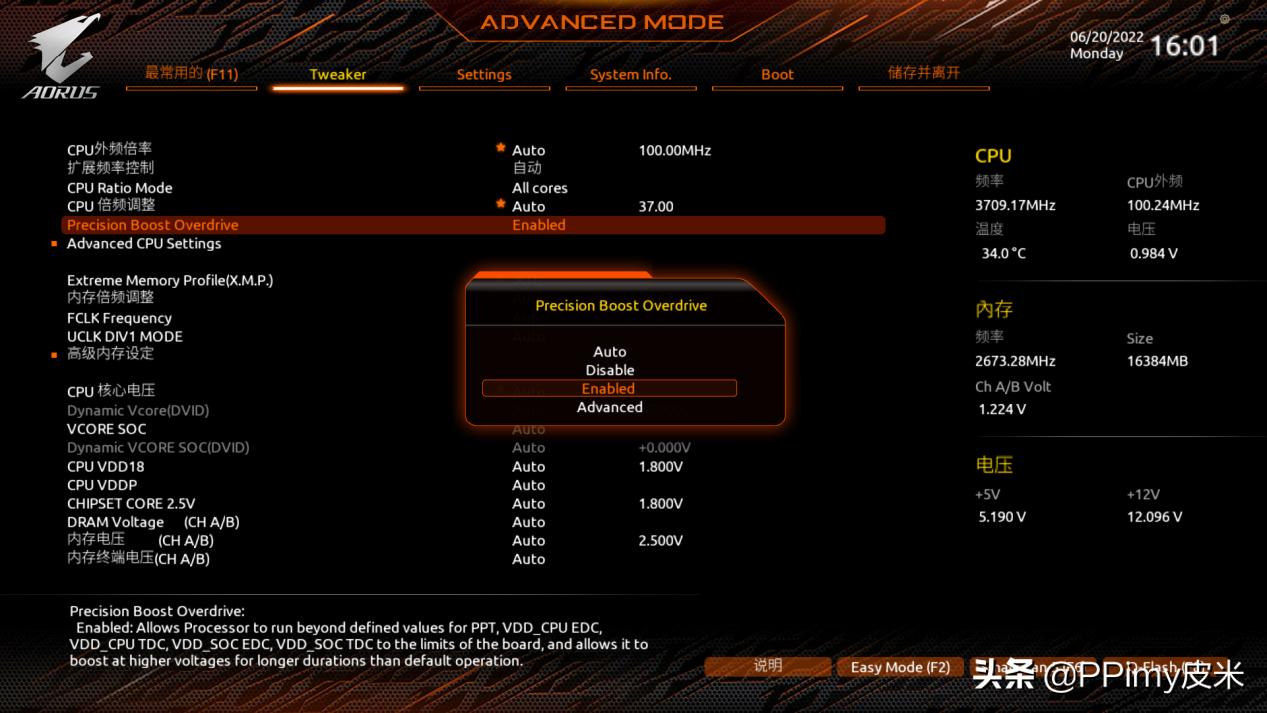Select the highlighted Enabled option in popup
The width and height of the screenshot is (1267, 713).
coord(609,389)
